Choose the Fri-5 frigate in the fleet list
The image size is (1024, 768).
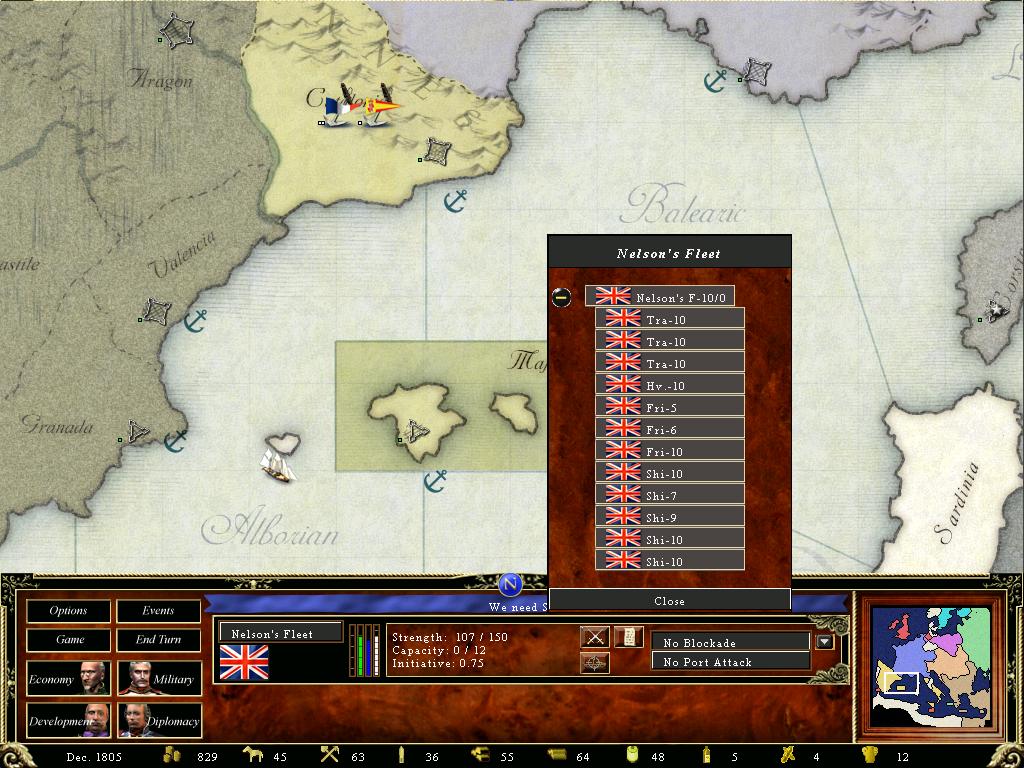(669, 407)
